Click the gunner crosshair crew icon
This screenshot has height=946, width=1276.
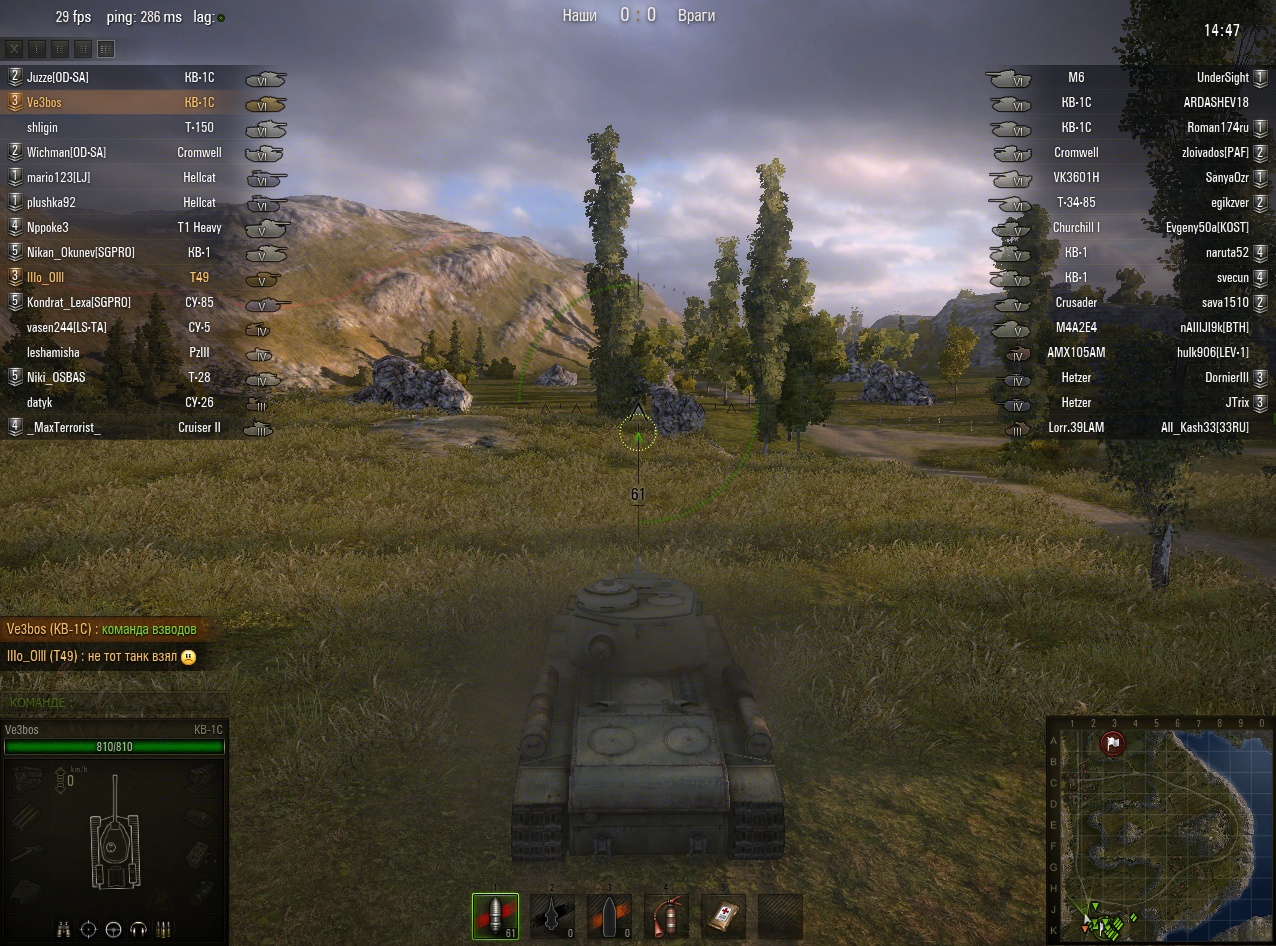89,929
